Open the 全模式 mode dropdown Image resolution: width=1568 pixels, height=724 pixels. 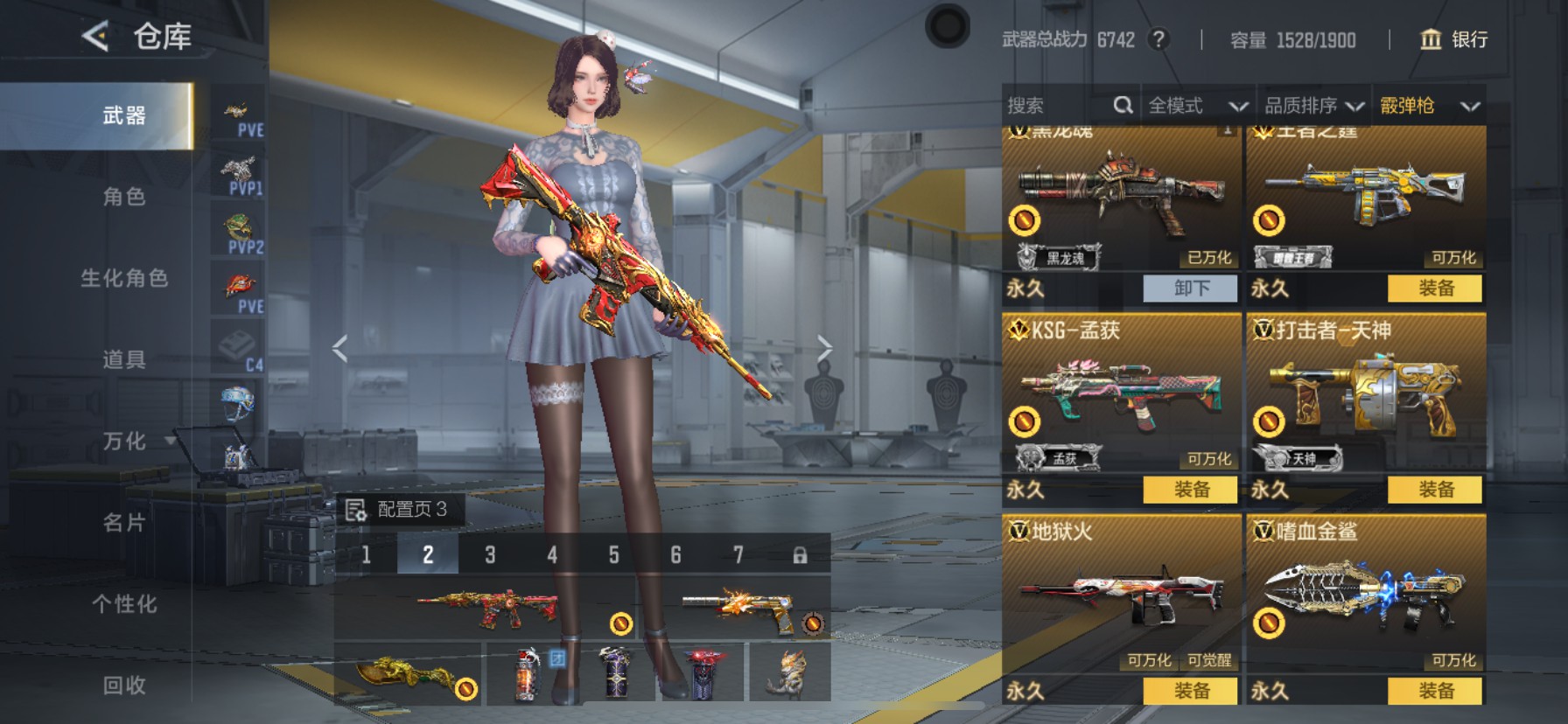tap(1197, 106)
